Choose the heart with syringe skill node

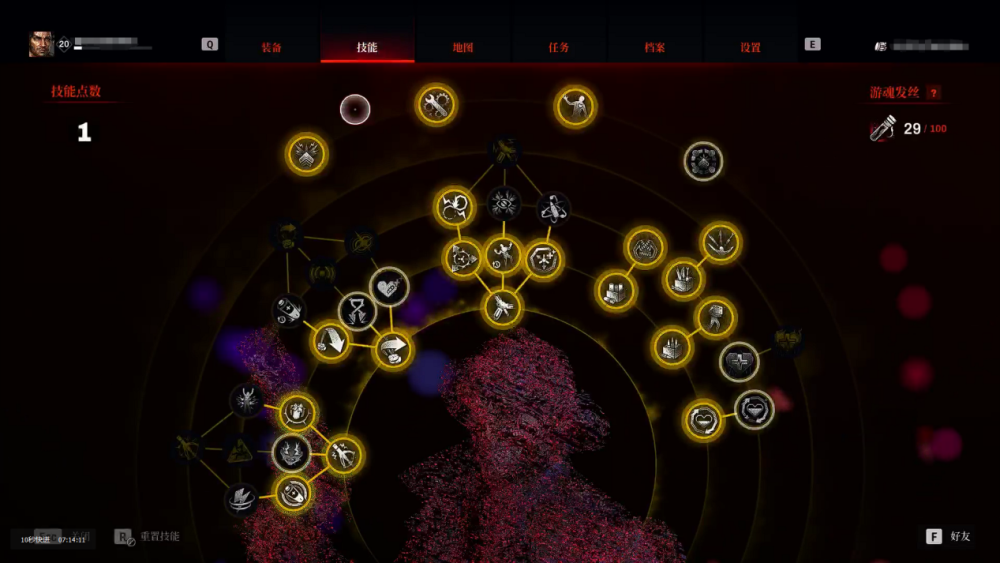389,286
